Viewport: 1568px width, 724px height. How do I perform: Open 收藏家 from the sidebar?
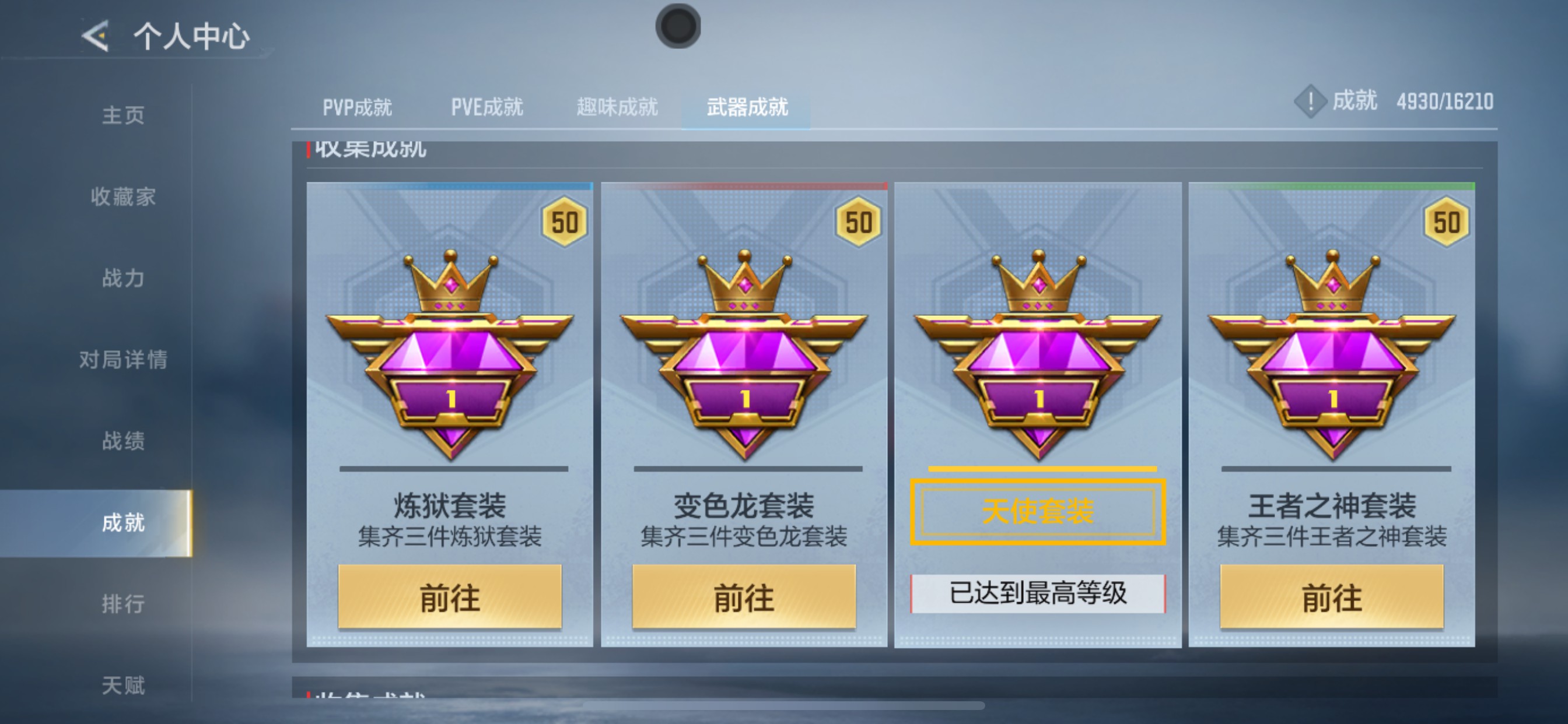click(x=126, y=196)
